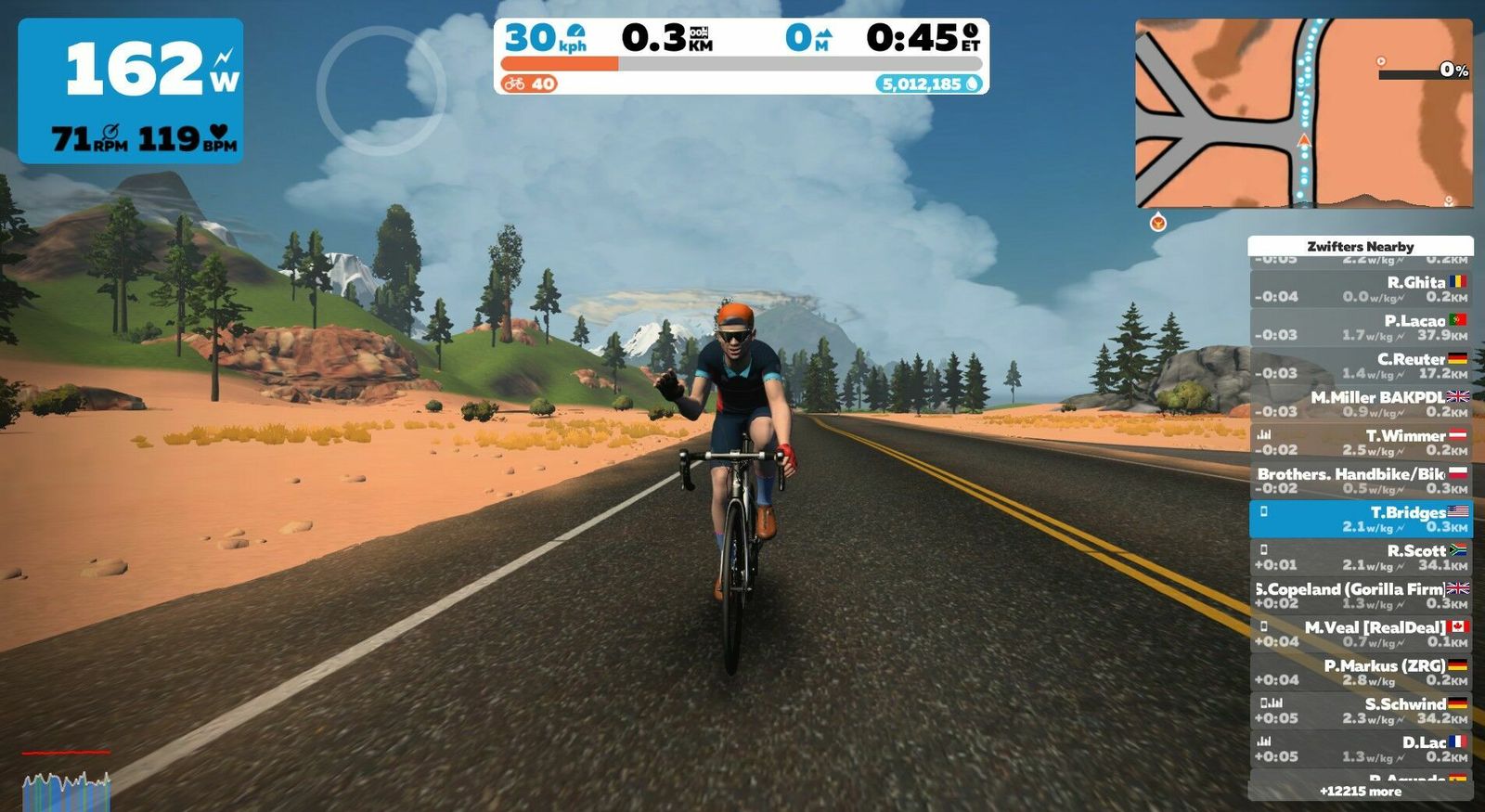Select T.Wimmer's row
The width and height of the screenshot is (1485, 812).
(x=1361, y=443)
